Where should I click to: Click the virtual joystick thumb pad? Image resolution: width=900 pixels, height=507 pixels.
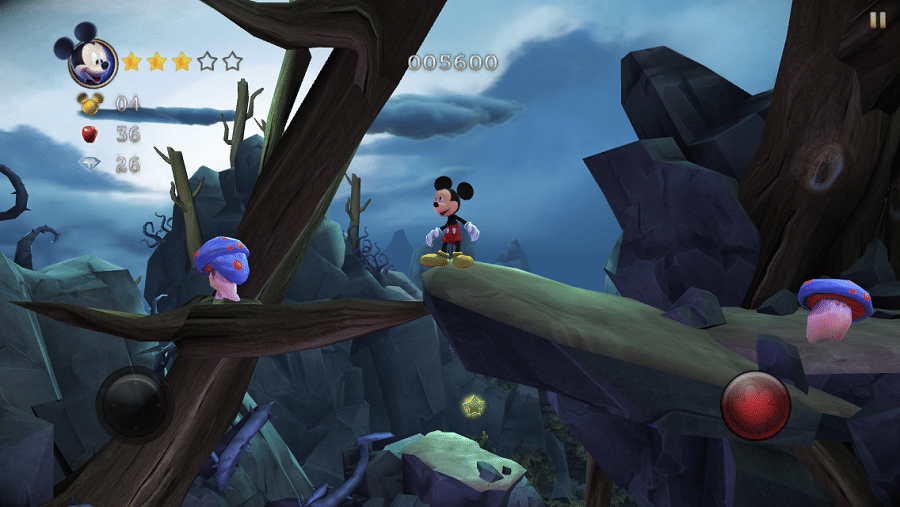[x=136, y=403]
